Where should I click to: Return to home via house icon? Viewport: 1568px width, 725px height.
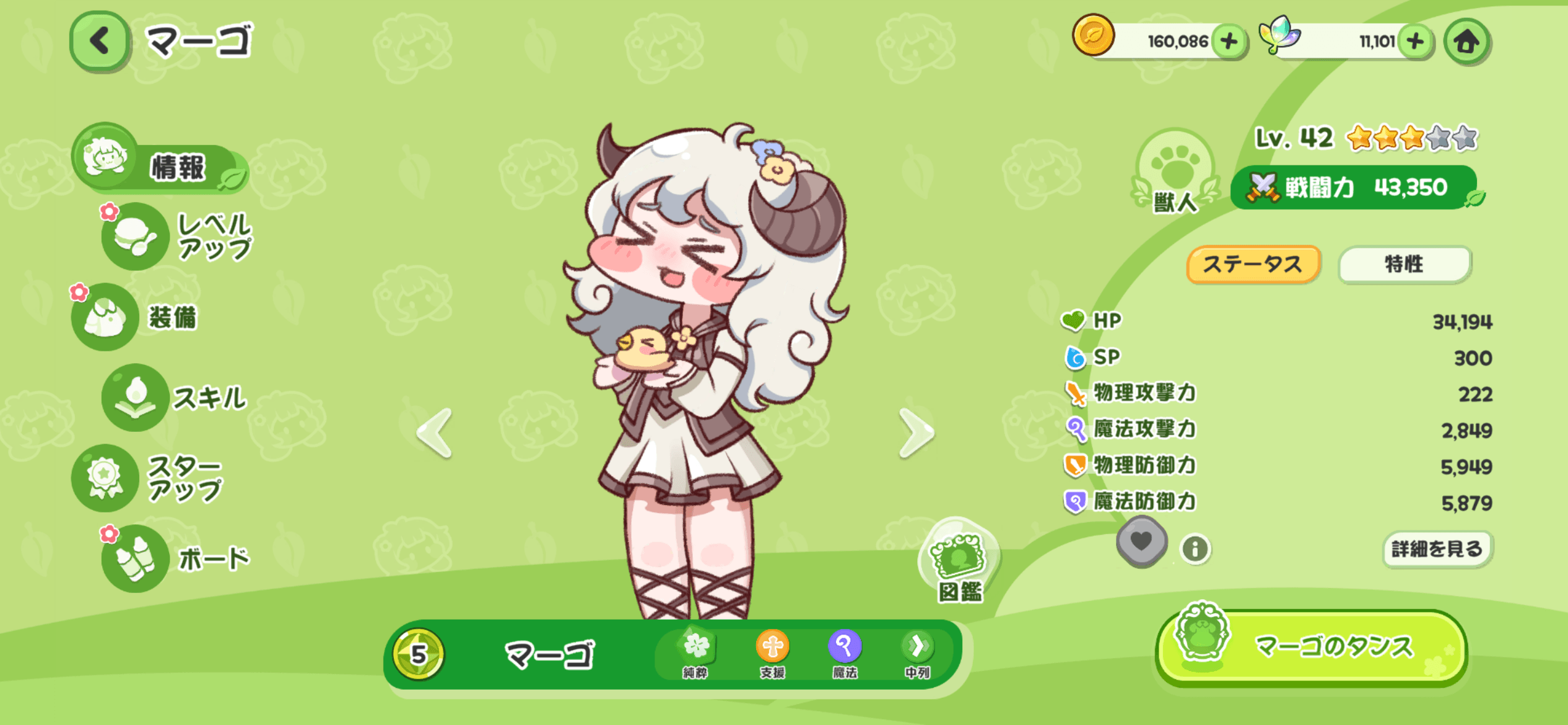(1466, 42)
